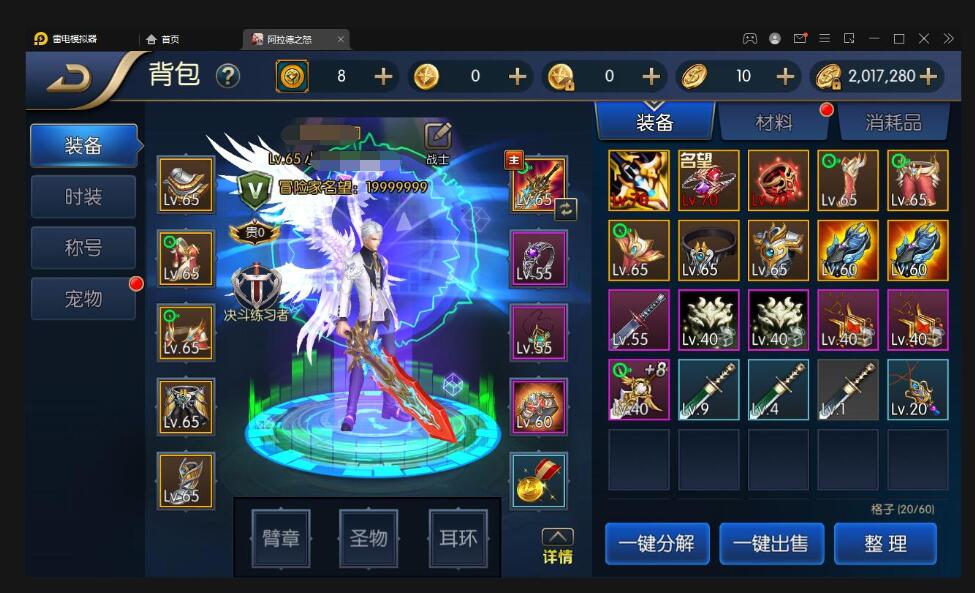The width and height of the screenshot is (975, 593).
Task: Select the Lv.20 item in the bag
Action: click(x=917, y=390)
